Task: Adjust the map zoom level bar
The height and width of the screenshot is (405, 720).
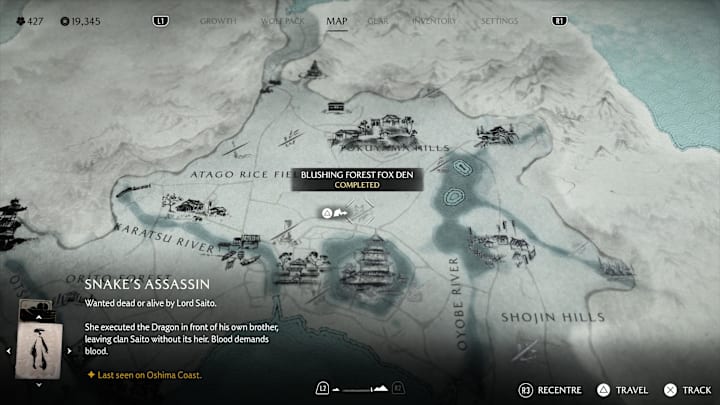Action: click(359, 387)
